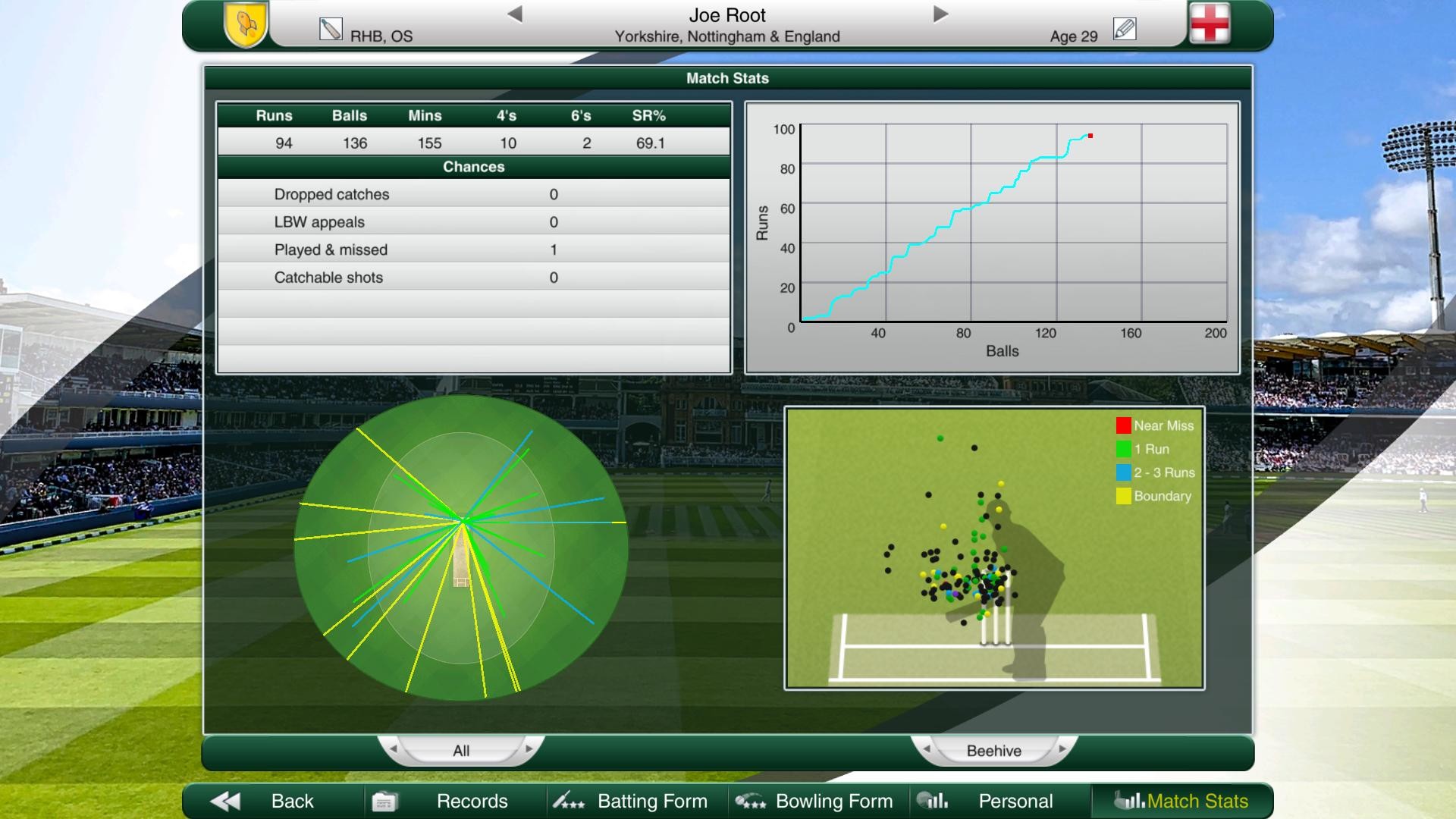Open the Beehive view selector
1456x819 pixels.
point(994,750)
